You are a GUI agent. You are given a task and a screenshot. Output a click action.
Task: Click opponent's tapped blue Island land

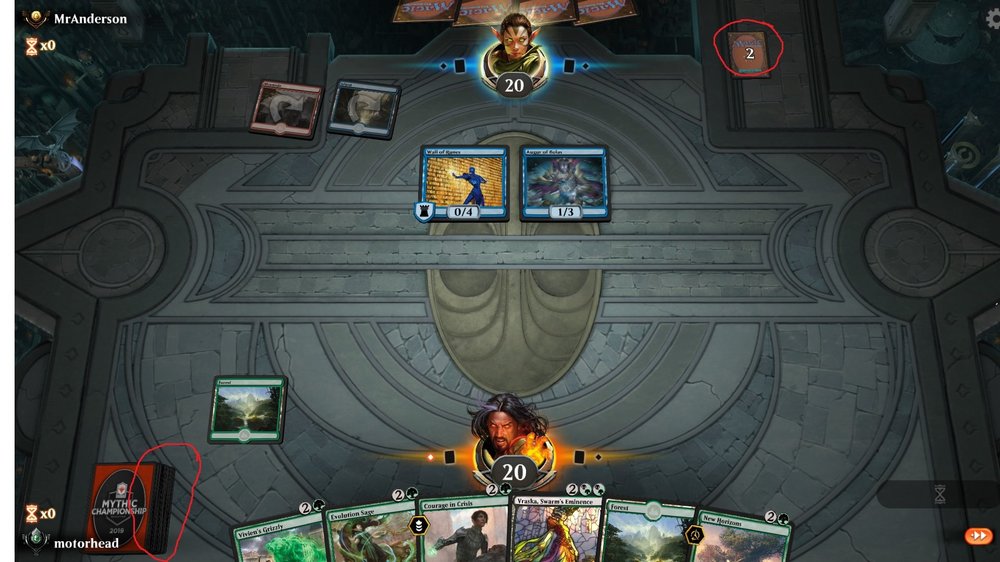pos(363,108)
